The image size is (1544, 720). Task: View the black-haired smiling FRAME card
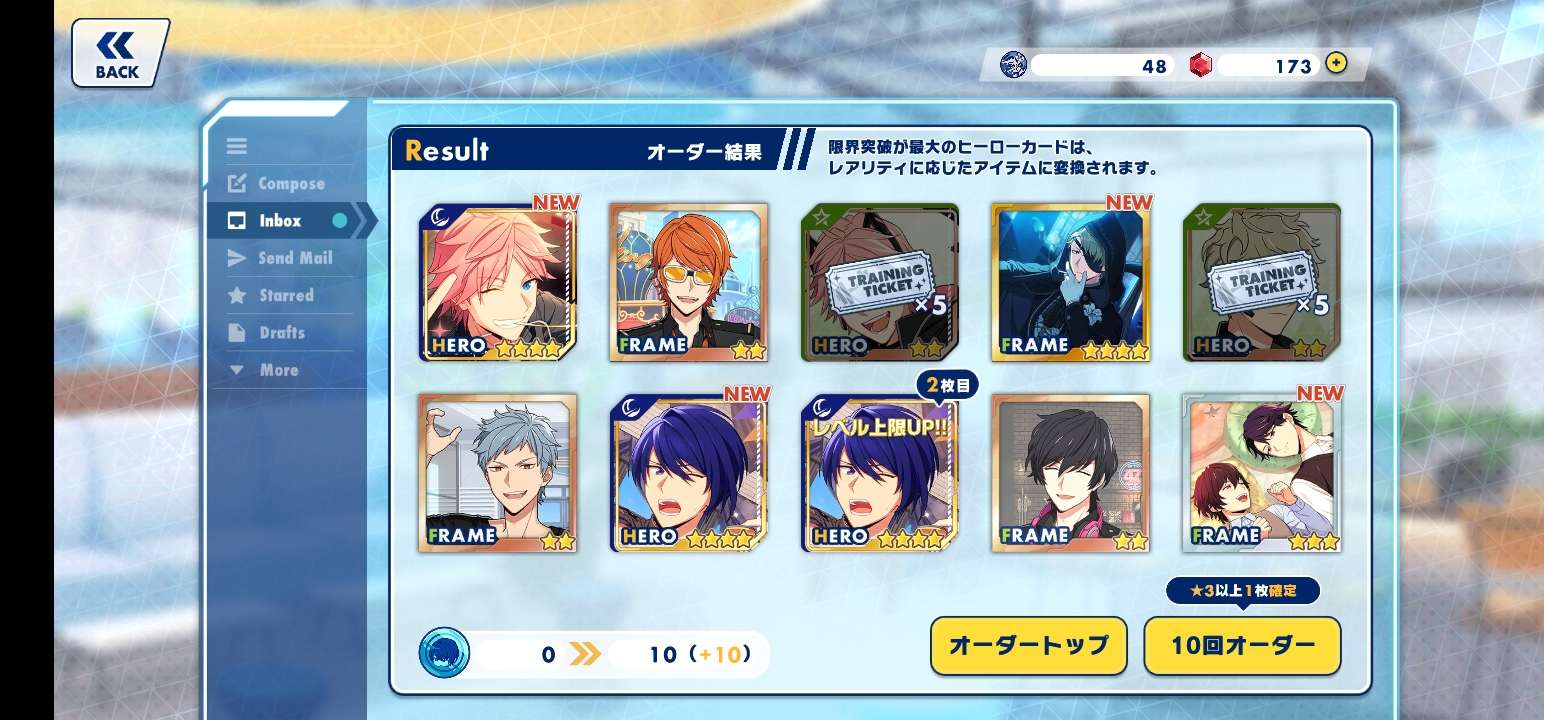(x=1071, y=473)
